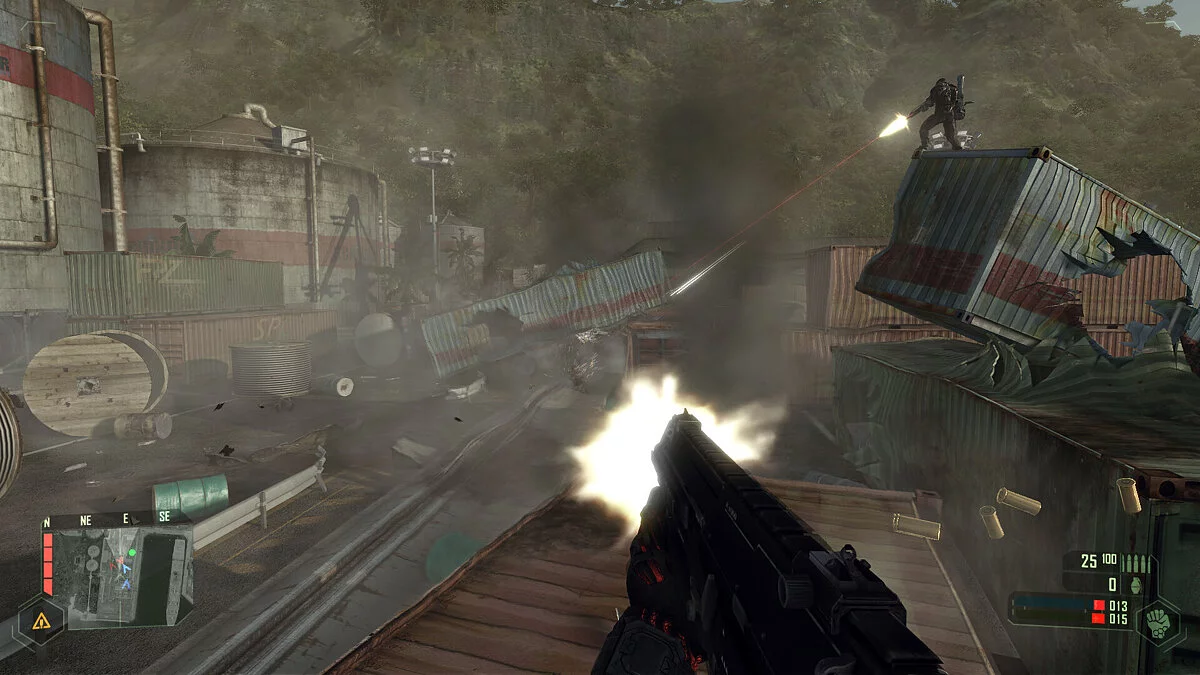The height and width of the screenshot is (675, 1200).
Task: Select the grenade icon
Action: pos(1137,585)
